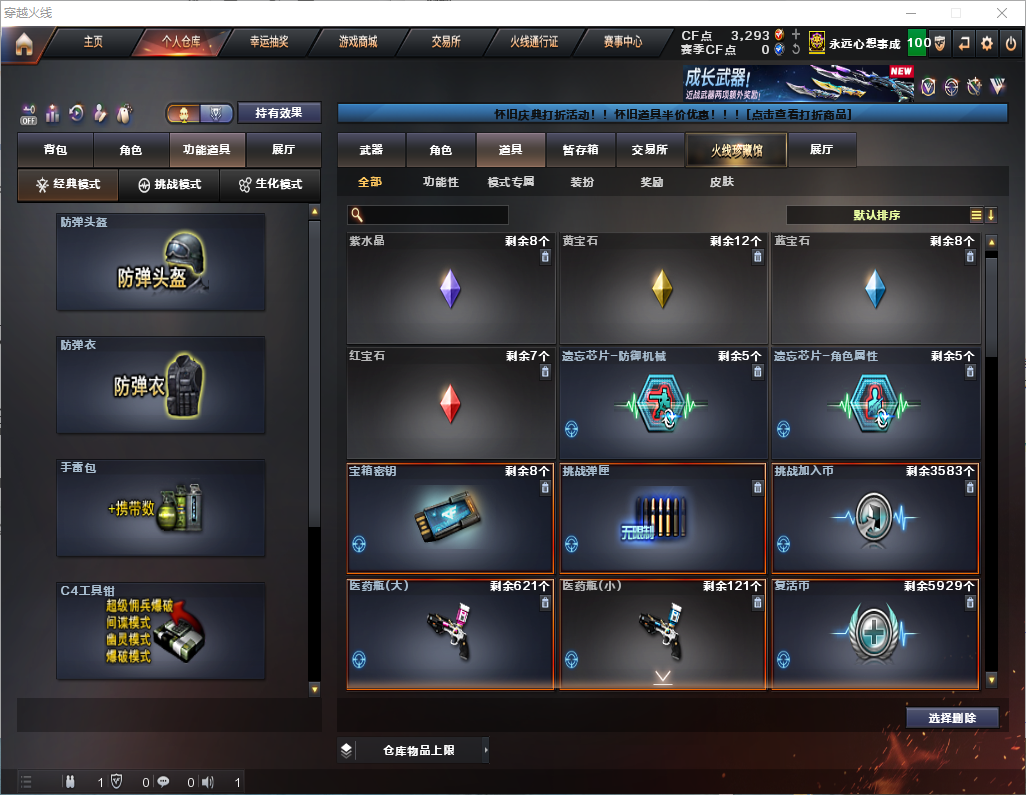This screenshot has height=795, width=1026.
Task: Click the 选择删除 button
Action: [952, 718]
